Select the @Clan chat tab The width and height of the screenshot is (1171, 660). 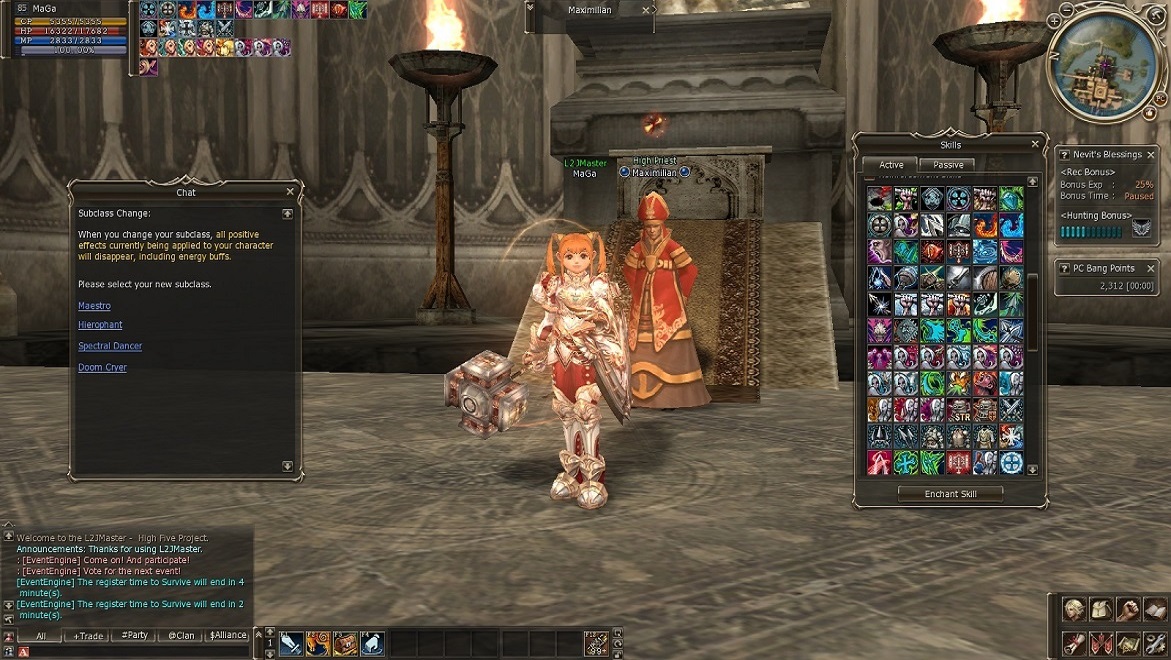click(181, 635)
